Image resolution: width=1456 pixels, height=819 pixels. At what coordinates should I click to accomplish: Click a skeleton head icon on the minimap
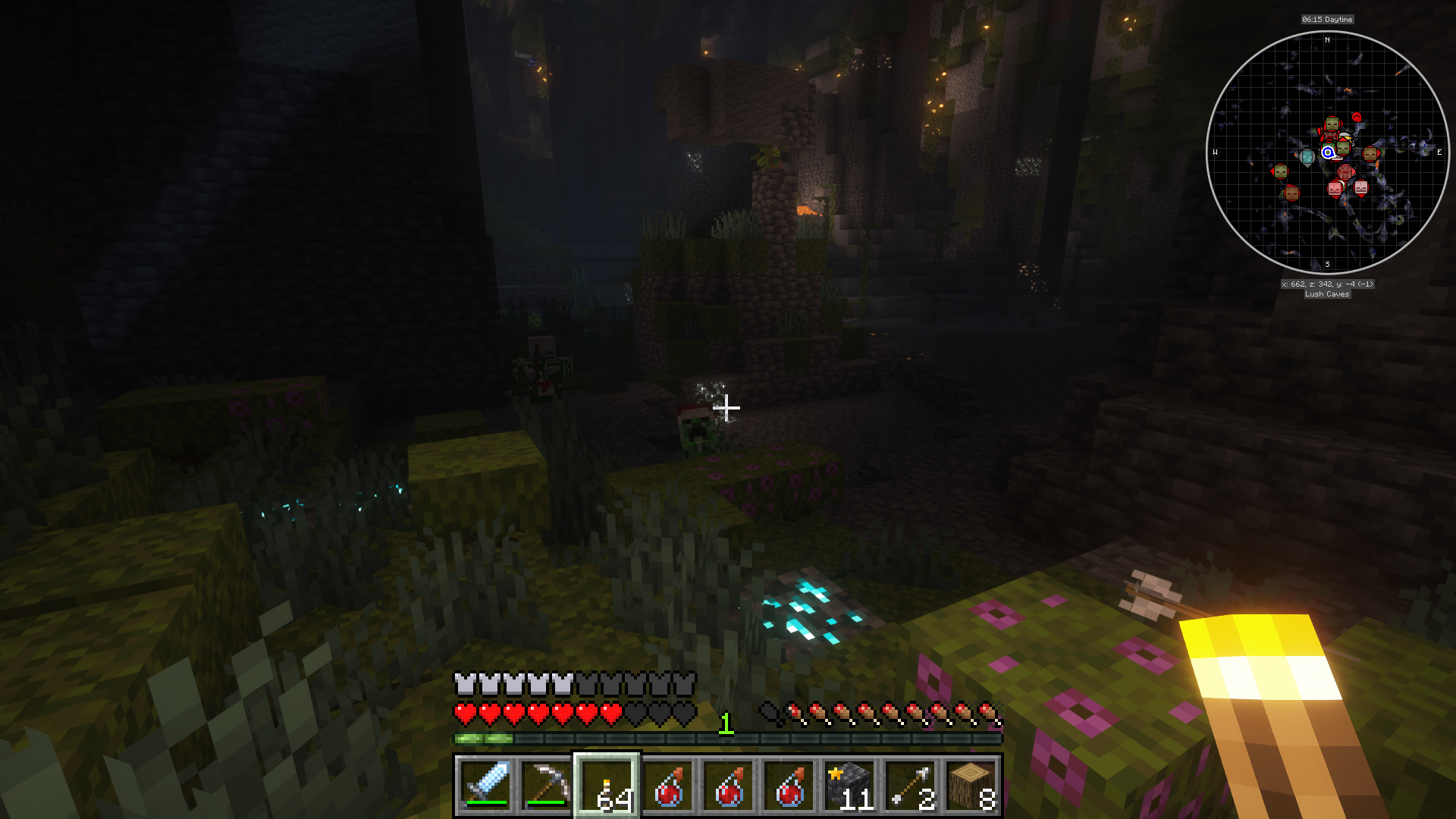[1360, 187]
